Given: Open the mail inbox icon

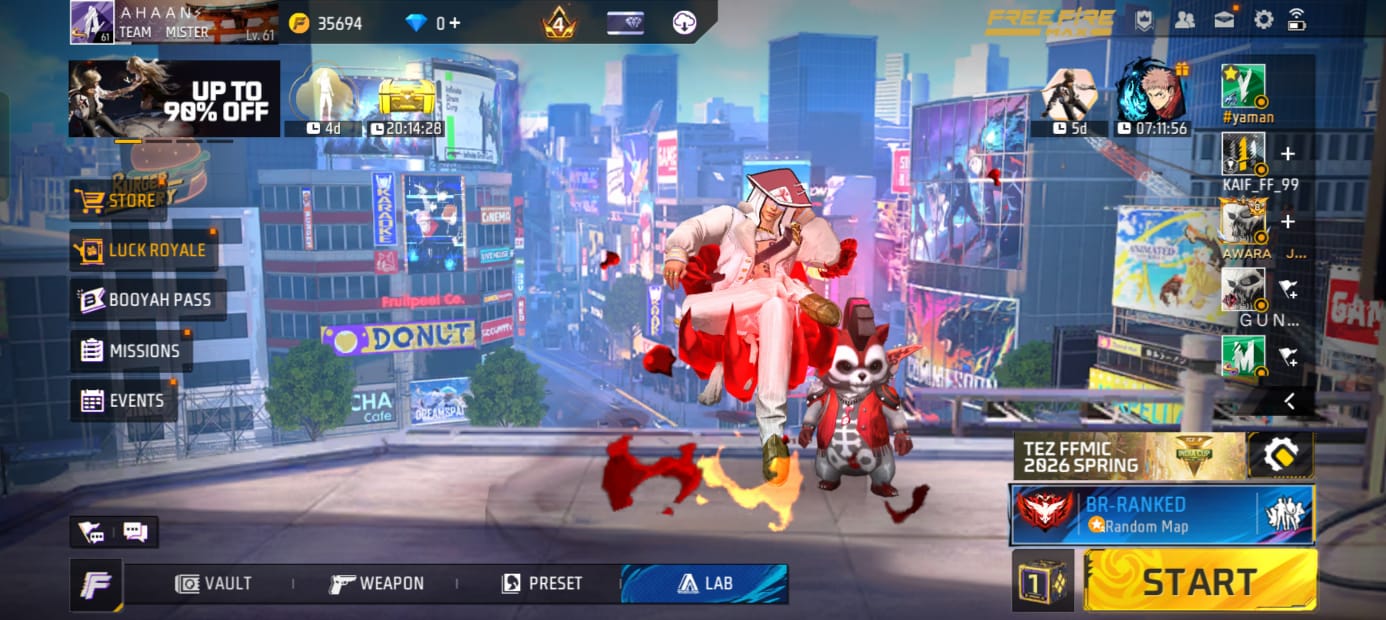Looking at the screenshot, I should pyautogui.click(x=1224, y=20).
